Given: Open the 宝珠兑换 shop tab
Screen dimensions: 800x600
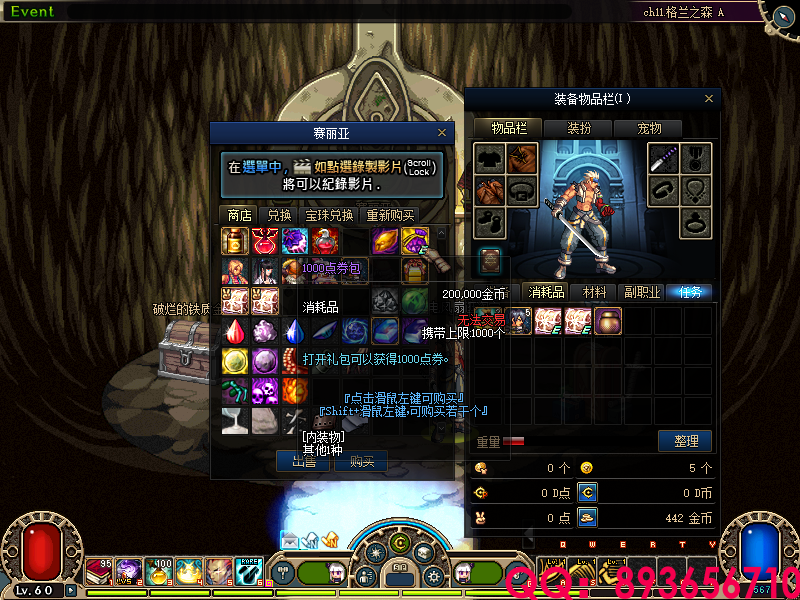Looking at the screenshot, I should [x=329, y=215].
